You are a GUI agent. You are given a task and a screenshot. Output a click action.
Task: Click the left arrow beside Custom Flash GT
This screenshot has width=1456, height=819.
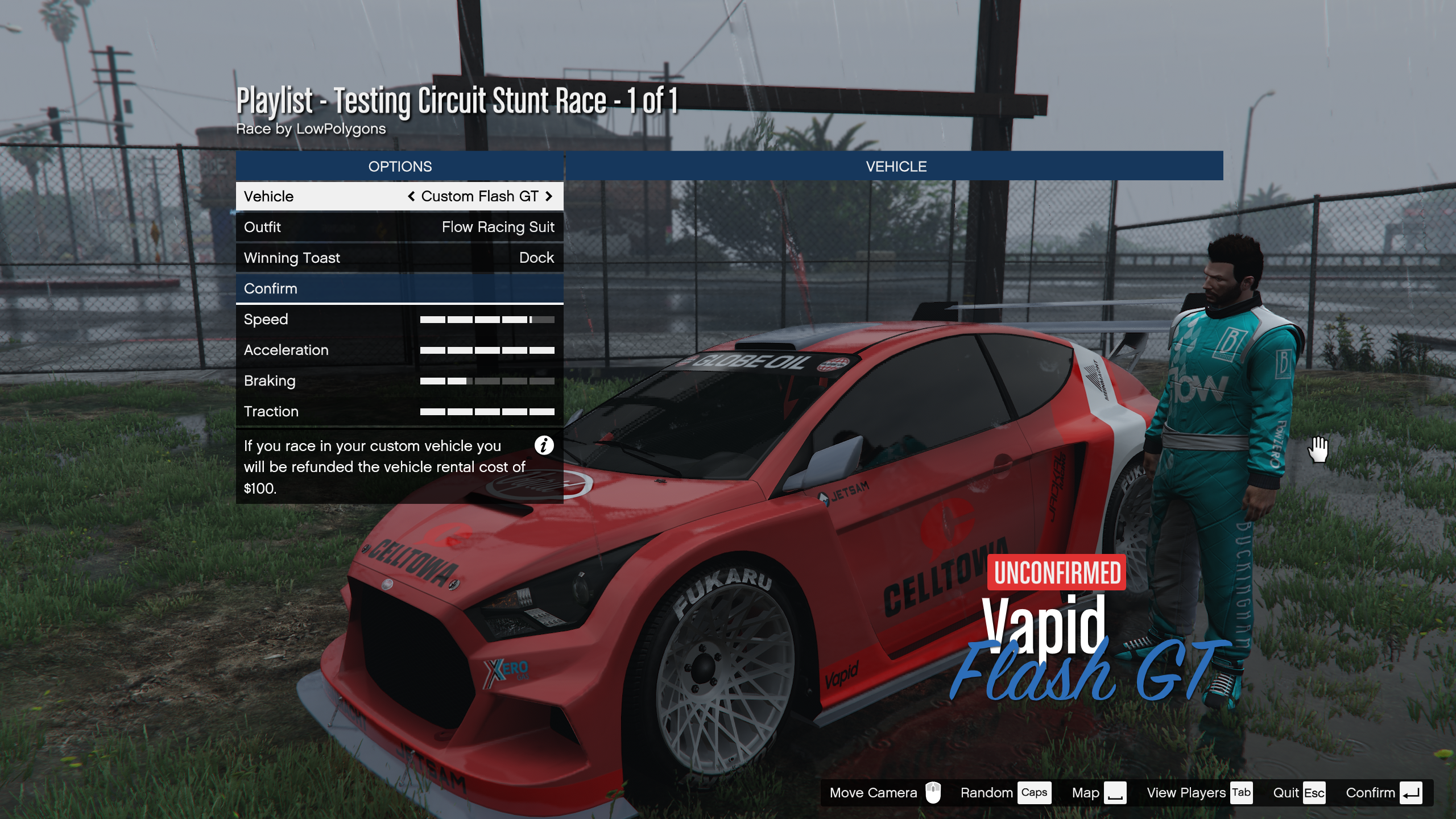(x=411, y=196)
